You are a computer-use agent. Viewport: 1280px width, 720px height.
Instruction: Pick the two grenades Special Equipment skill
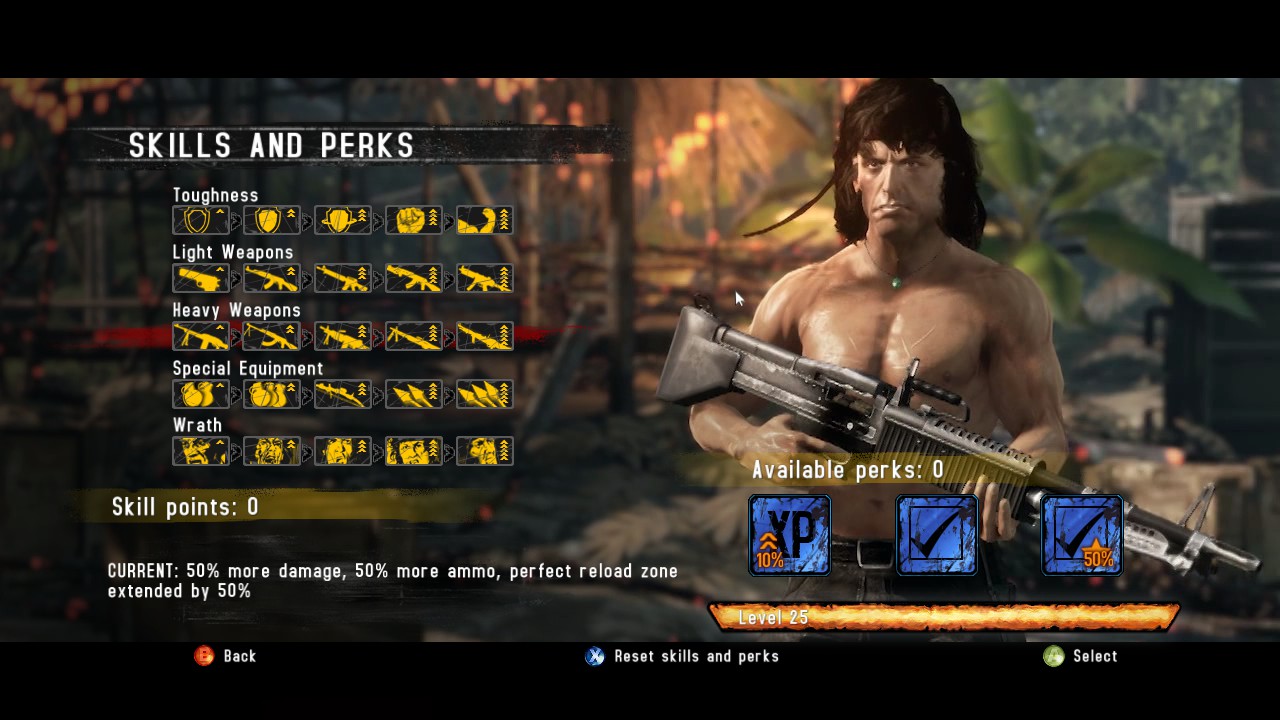pos(201,394)
